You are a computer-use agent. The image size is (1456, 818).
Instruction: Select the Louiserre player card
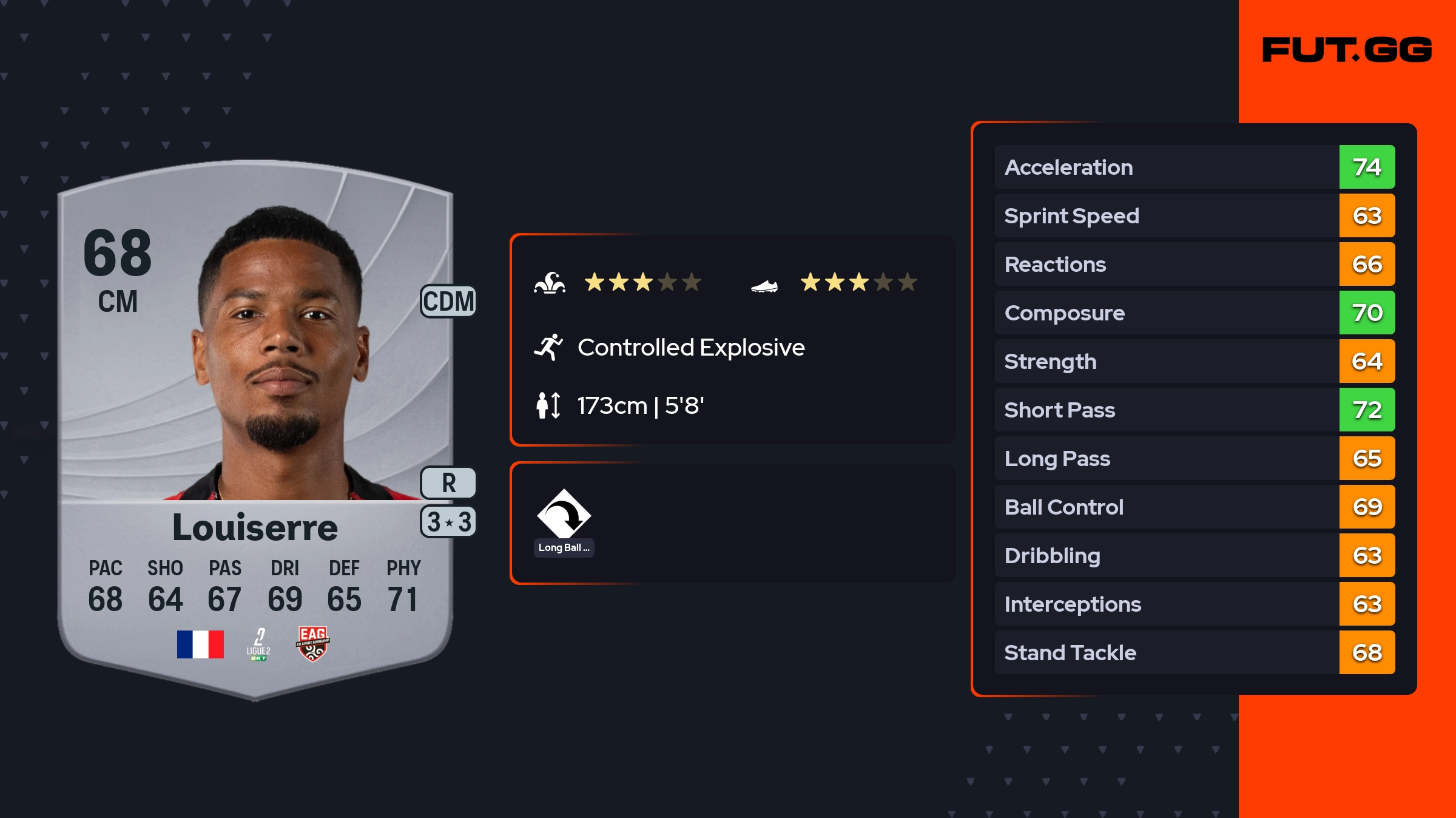coord(255,425)
